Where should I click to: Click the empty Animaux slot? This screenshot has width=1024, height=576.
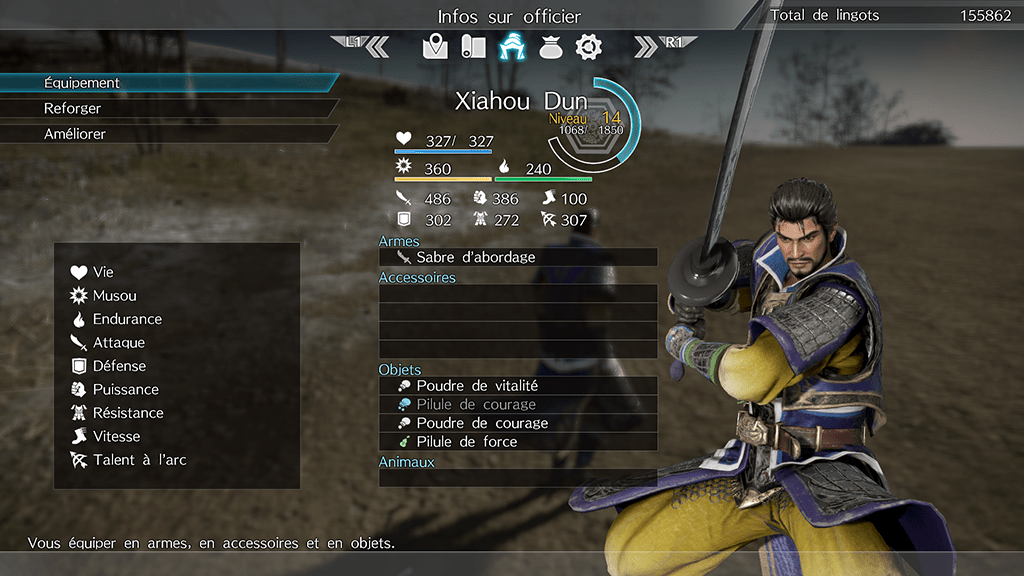(517, 478)
